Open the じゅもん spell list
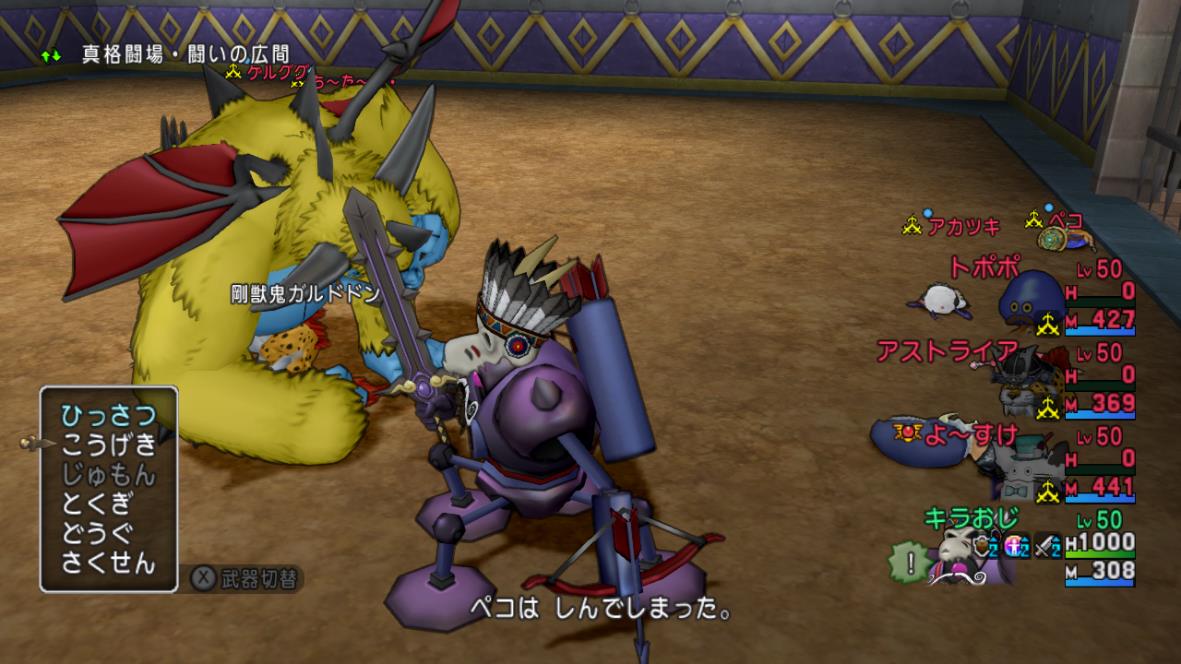The width and height of the screenshot is (1181, 664). [108, 474]
